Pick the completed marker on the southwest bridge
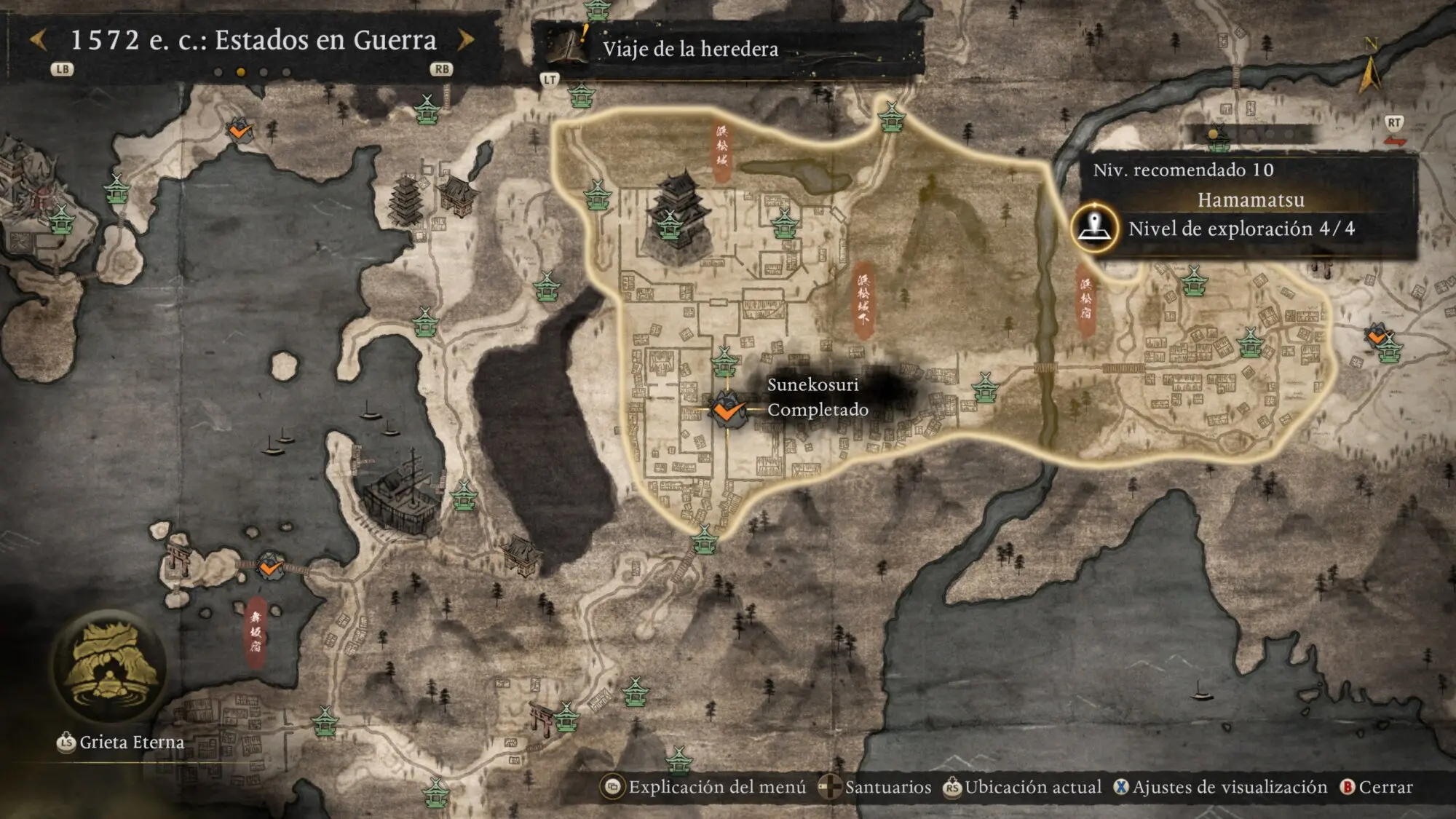The image size is (1456, 819). click(x=270, y=566)
